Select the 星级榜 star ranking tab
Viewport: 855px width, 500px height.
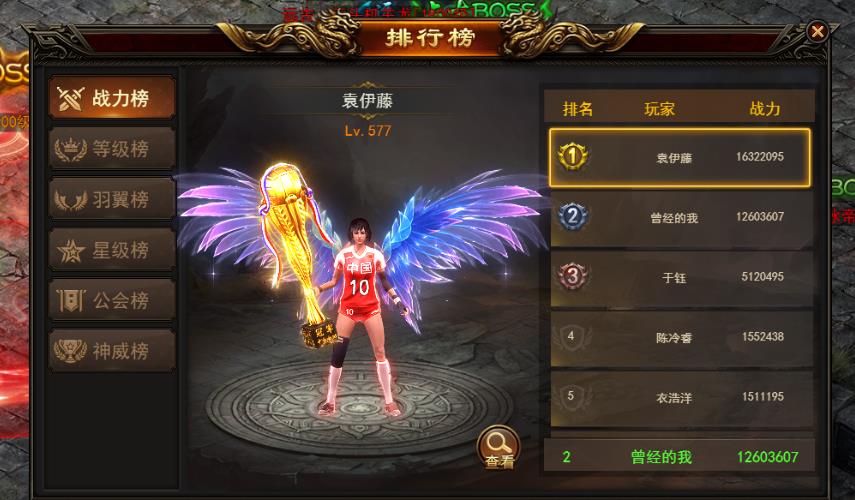pos(113,249)
